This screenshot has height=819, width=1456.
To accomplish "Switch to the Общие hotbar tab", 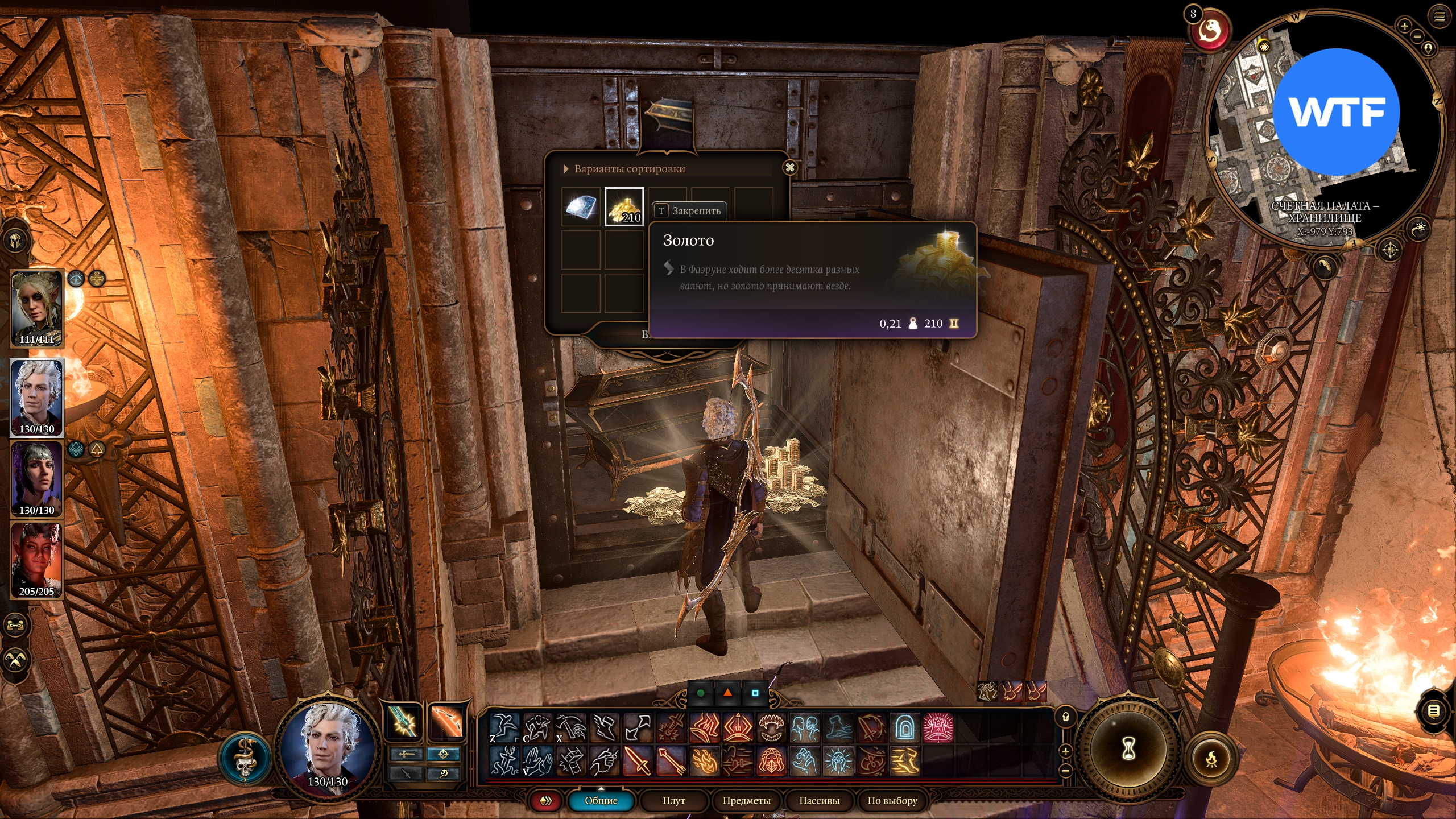I will [601, 800].
